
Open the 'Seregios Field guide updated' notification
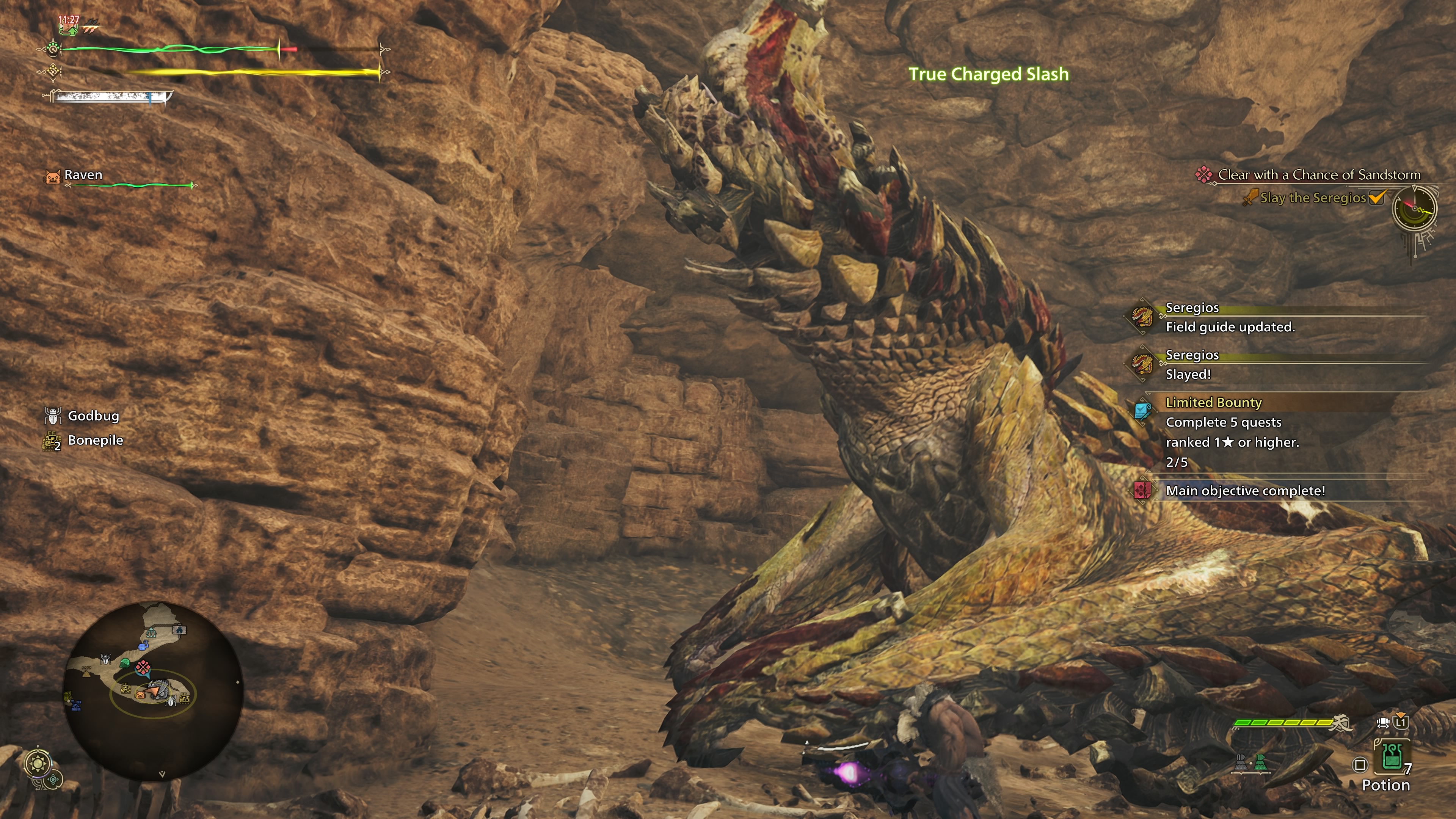(x=1229, y=318)
